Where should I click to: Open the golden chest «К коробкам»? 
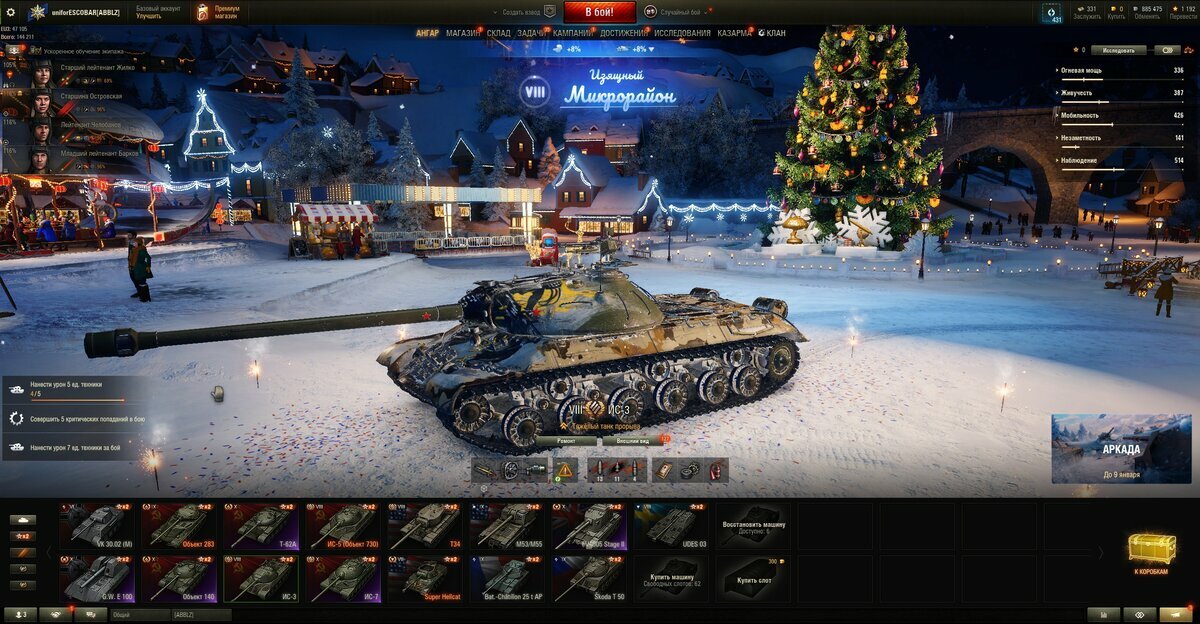(1150, 553)
